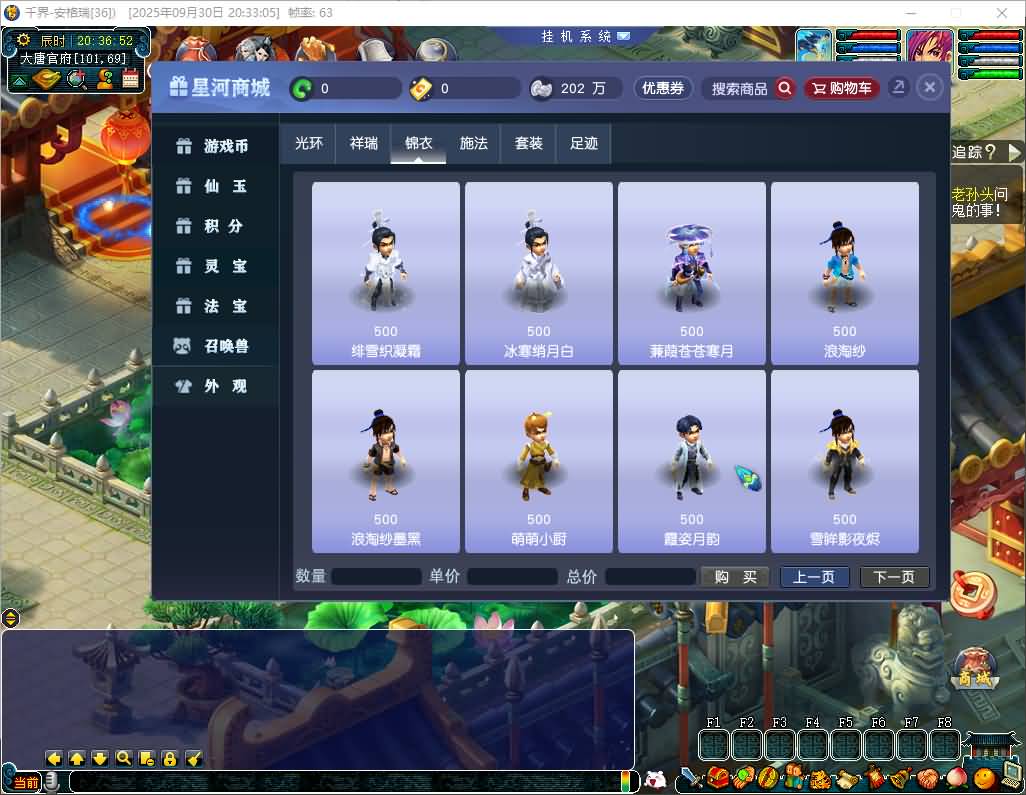Open the 优惠券 coupon button
1026x795 pixels.
pos(663,88)
